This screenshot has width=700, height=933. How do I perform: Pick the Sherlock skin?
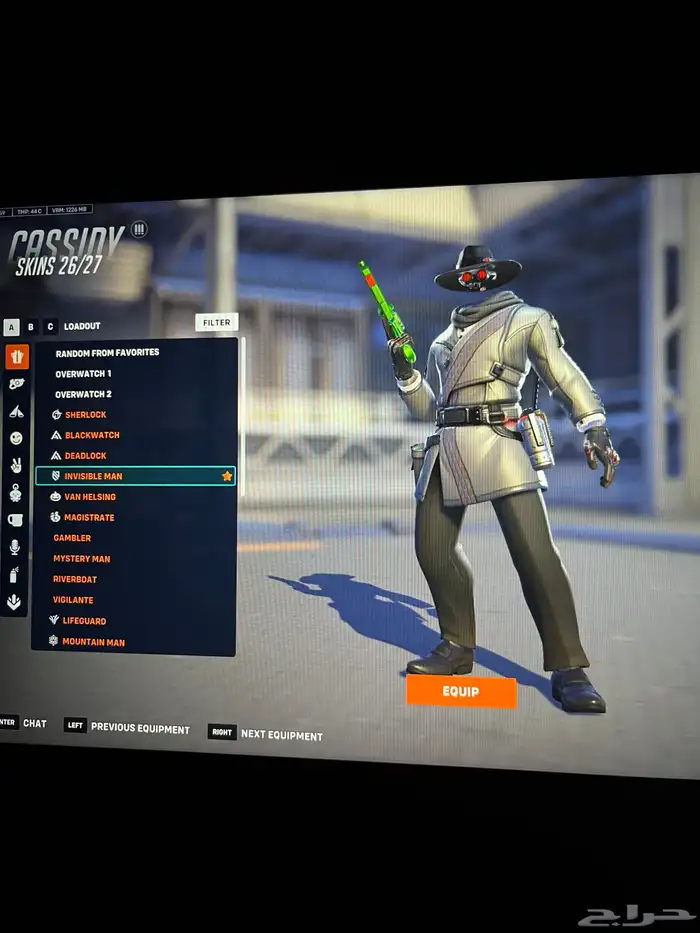[x=85, y=415]
